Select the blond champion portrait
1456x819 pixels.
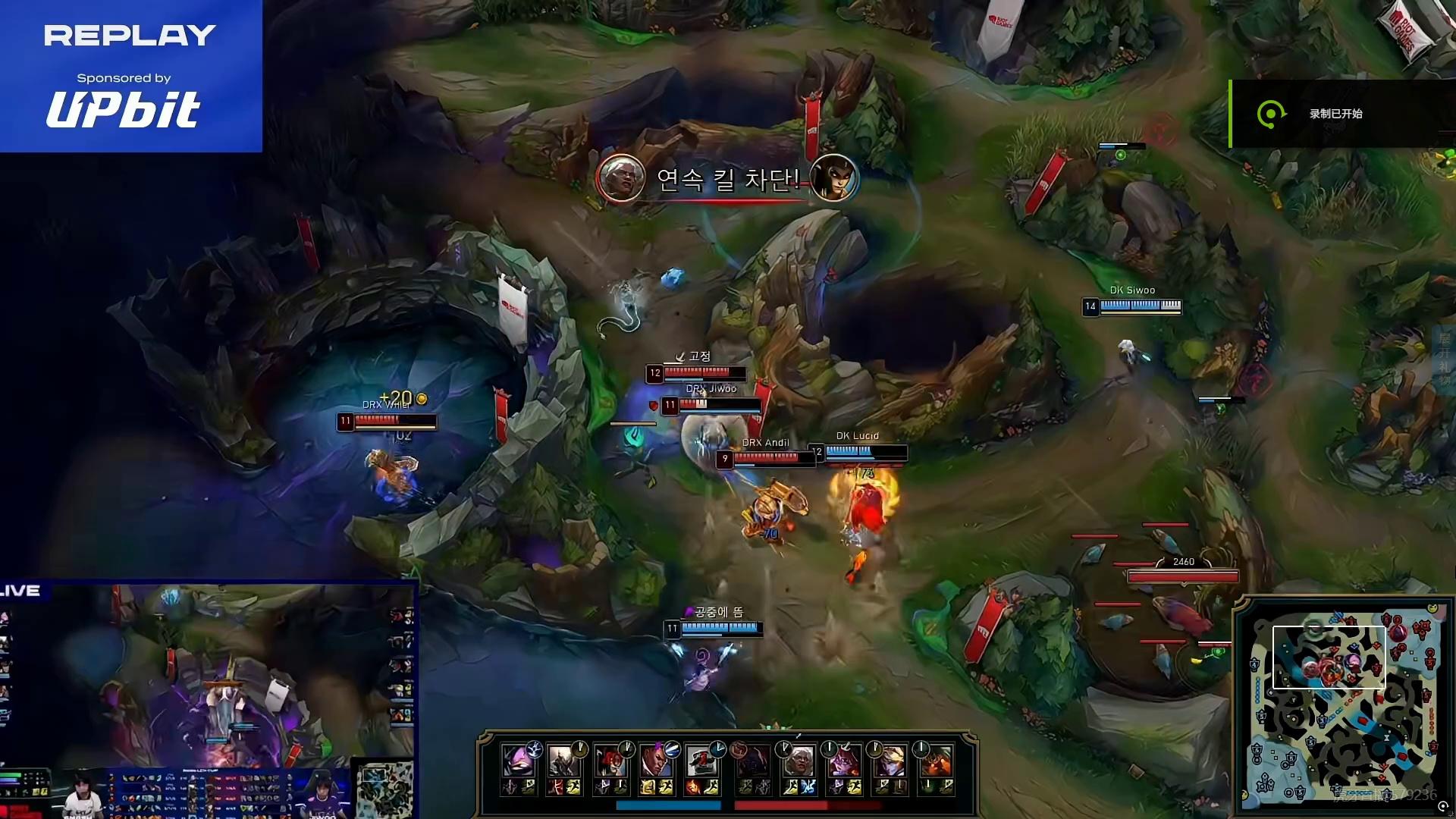coord(889,761)
